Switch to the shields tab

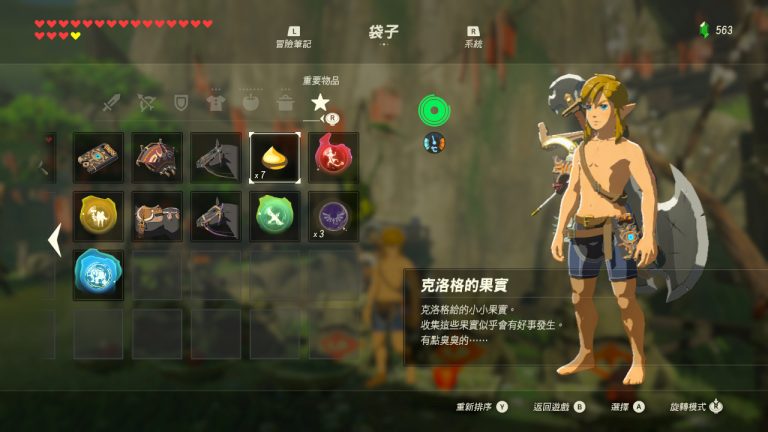(181, 102)
